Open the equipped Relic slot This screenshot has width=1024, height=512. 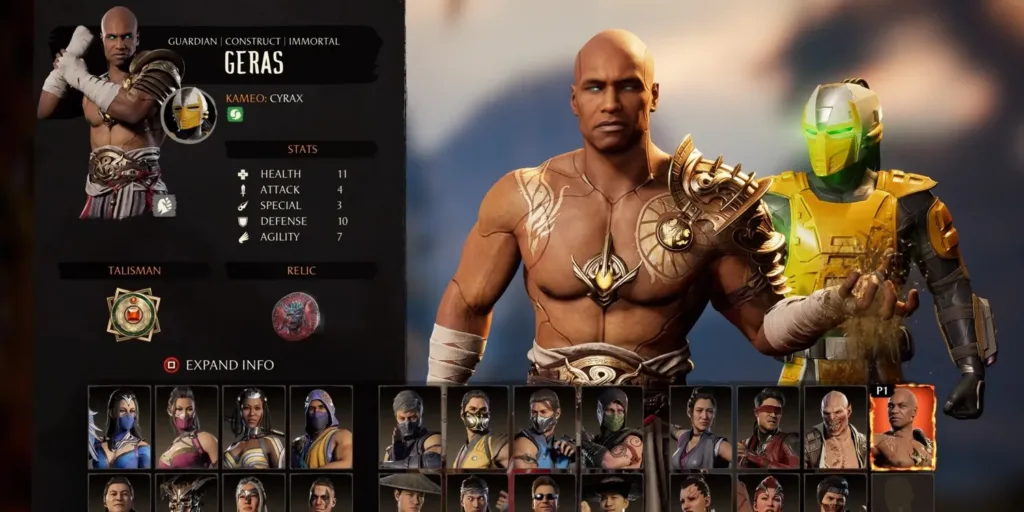296,316
